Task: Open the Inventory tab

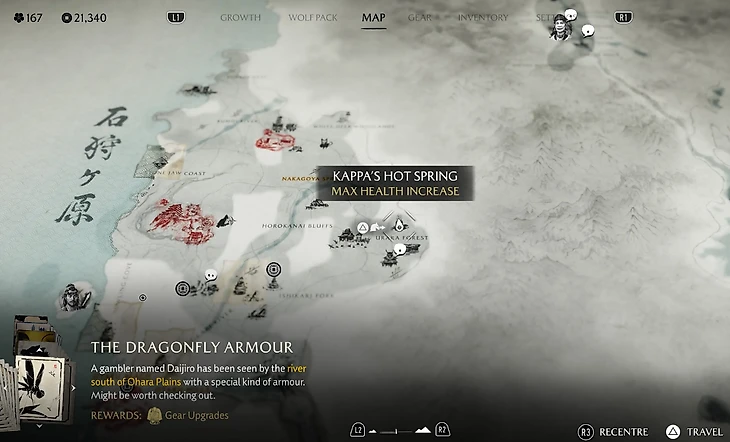Action: (483, 17)
